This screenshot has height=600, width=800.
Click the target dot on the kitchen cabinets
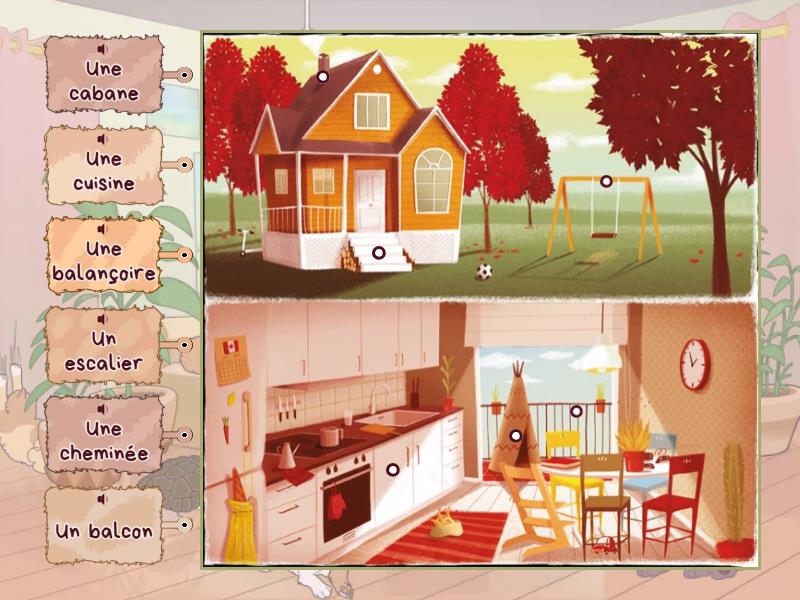[392, 469]
